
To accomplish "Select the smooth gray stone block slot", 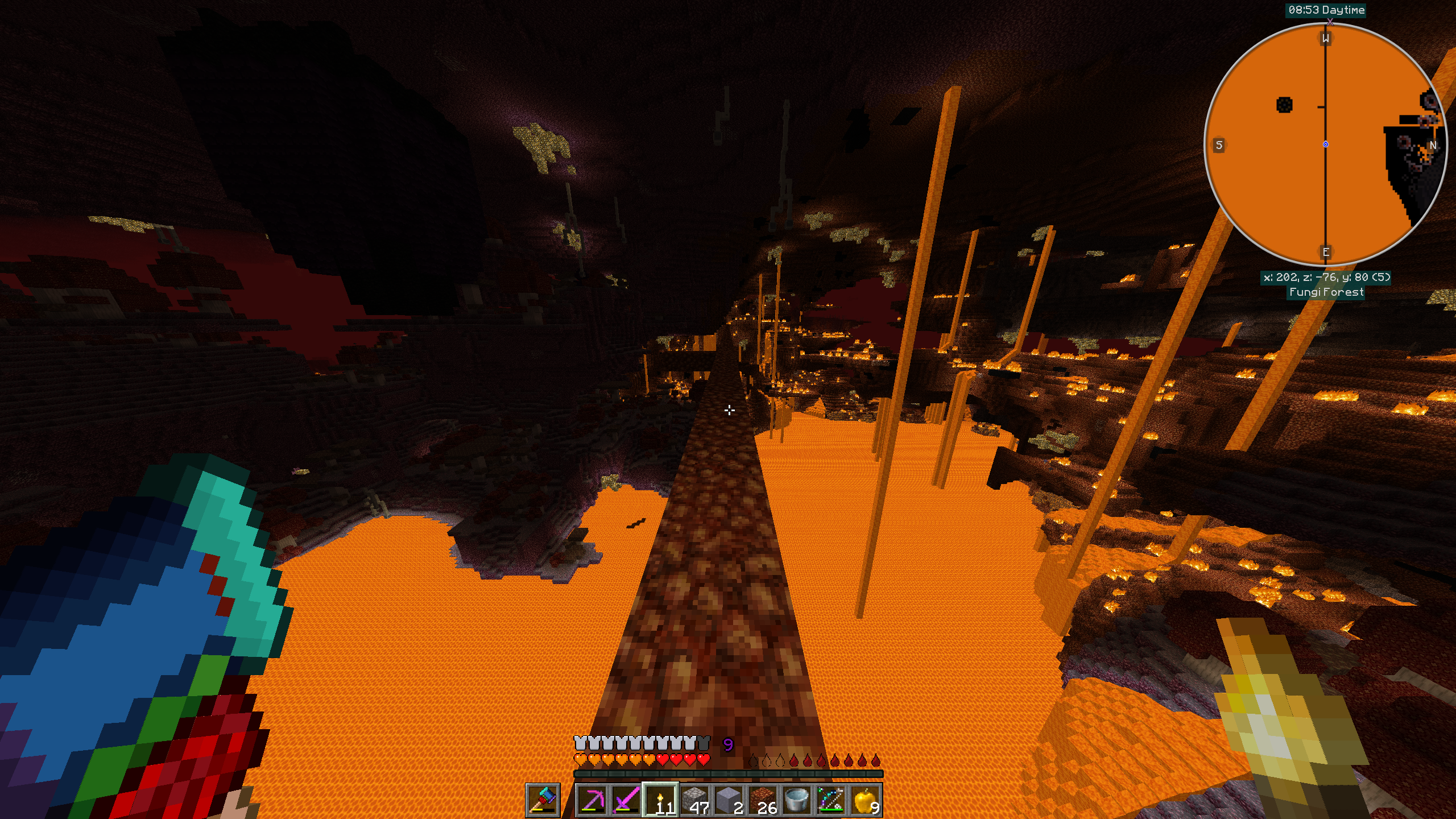I will [x=728, y=800].
